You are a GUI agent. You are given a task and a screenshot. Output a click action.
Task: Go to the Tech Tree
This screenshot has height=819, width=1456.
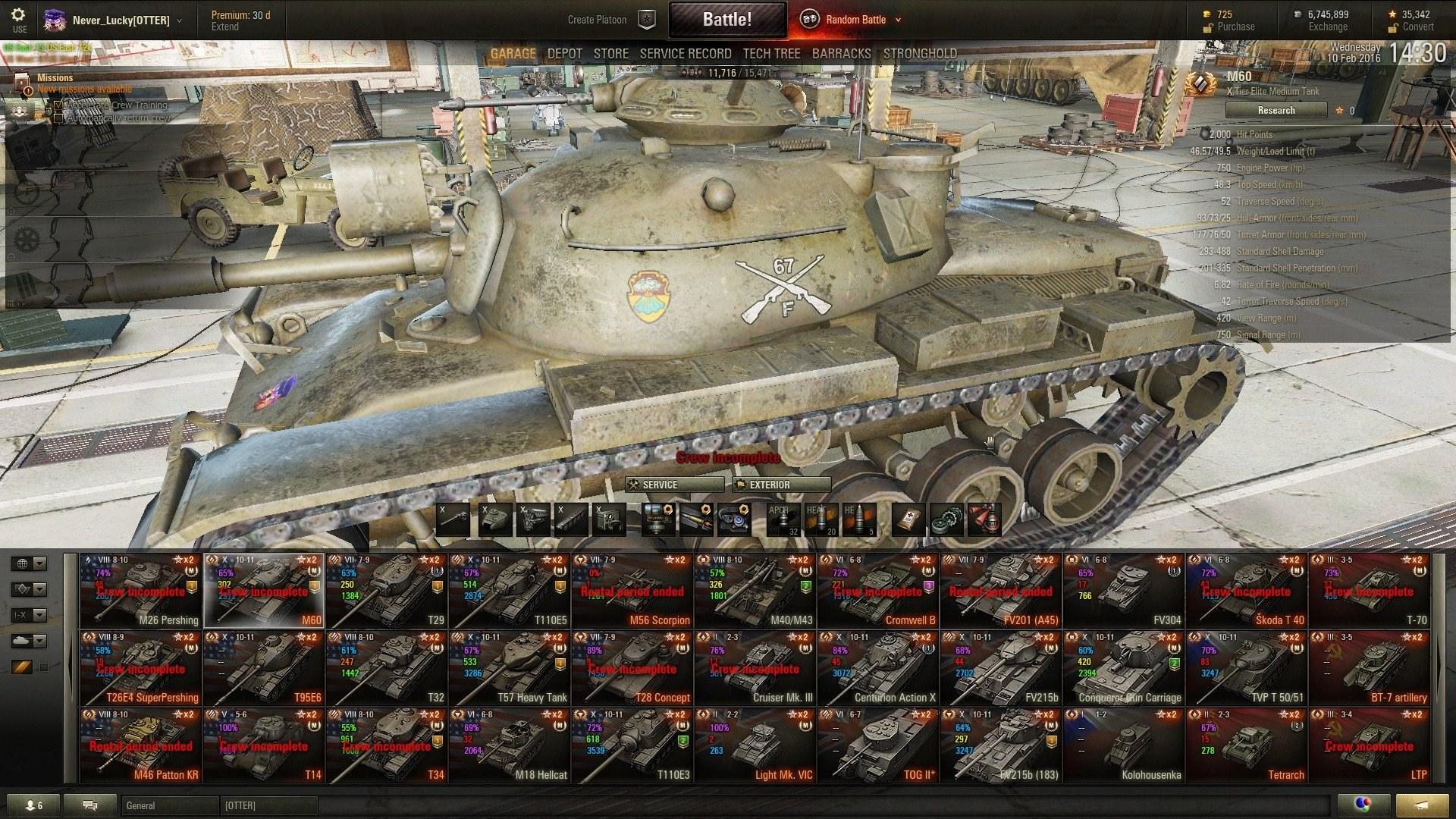click(x=771, y=54)
